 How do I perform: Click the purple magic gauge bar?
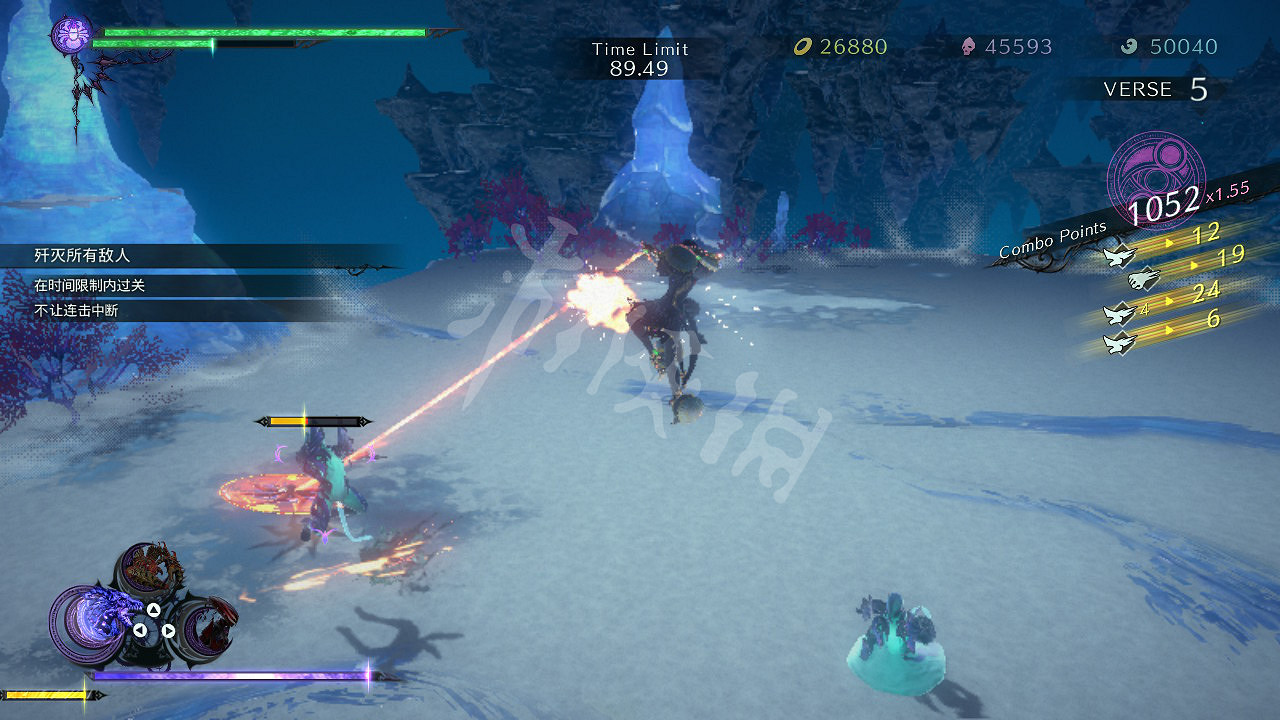click(x=230, y=675)
